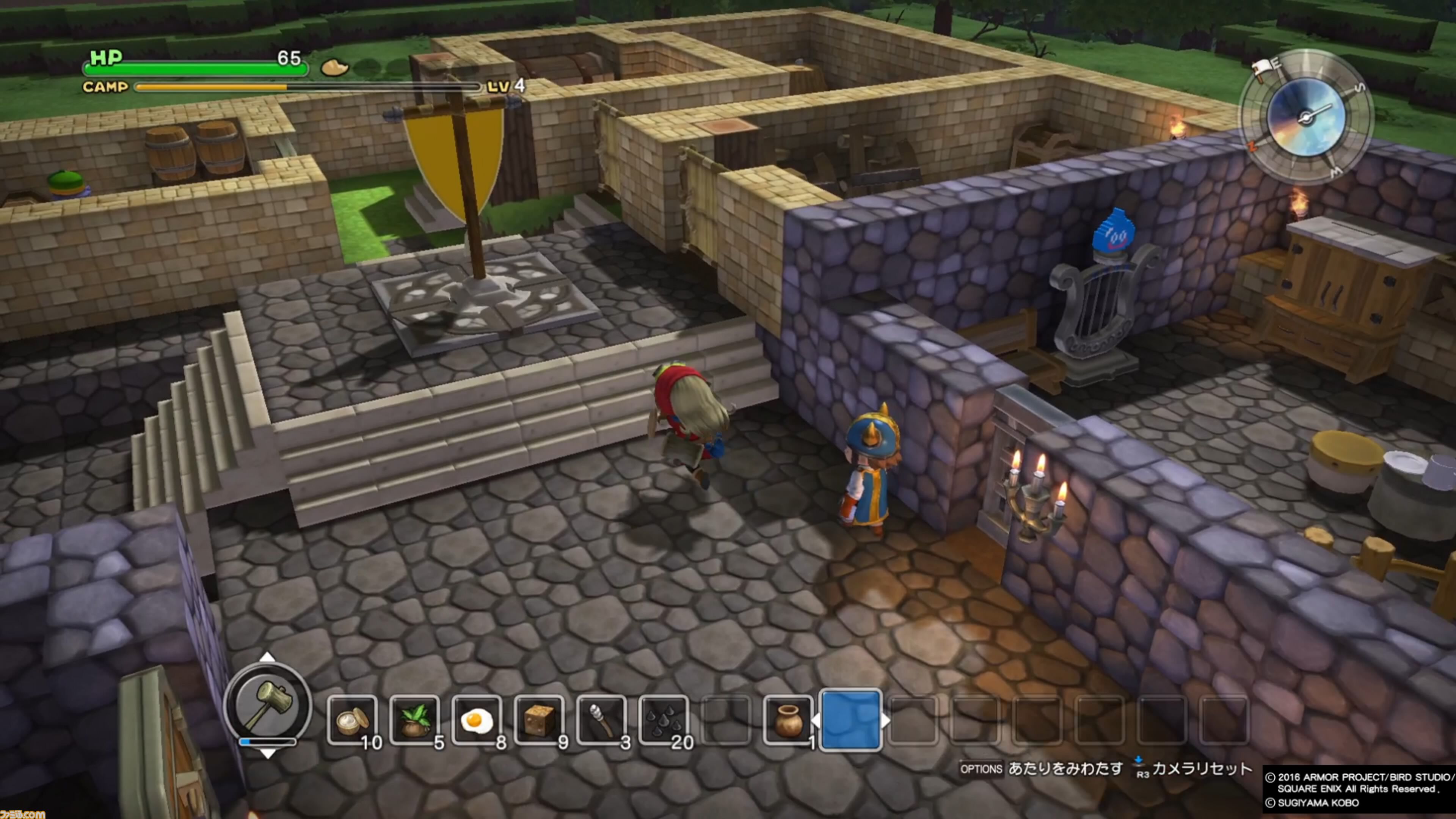Click the compass minimap dial
1456x819 pixels.
[1305, 118]
